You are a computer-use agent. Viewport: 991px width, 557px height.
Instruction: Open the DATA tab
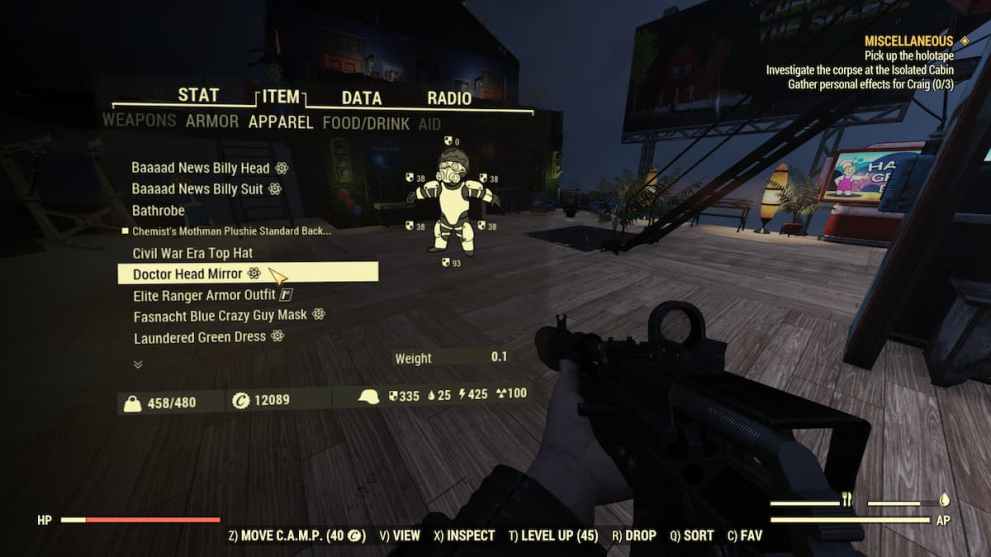point(361,98)
